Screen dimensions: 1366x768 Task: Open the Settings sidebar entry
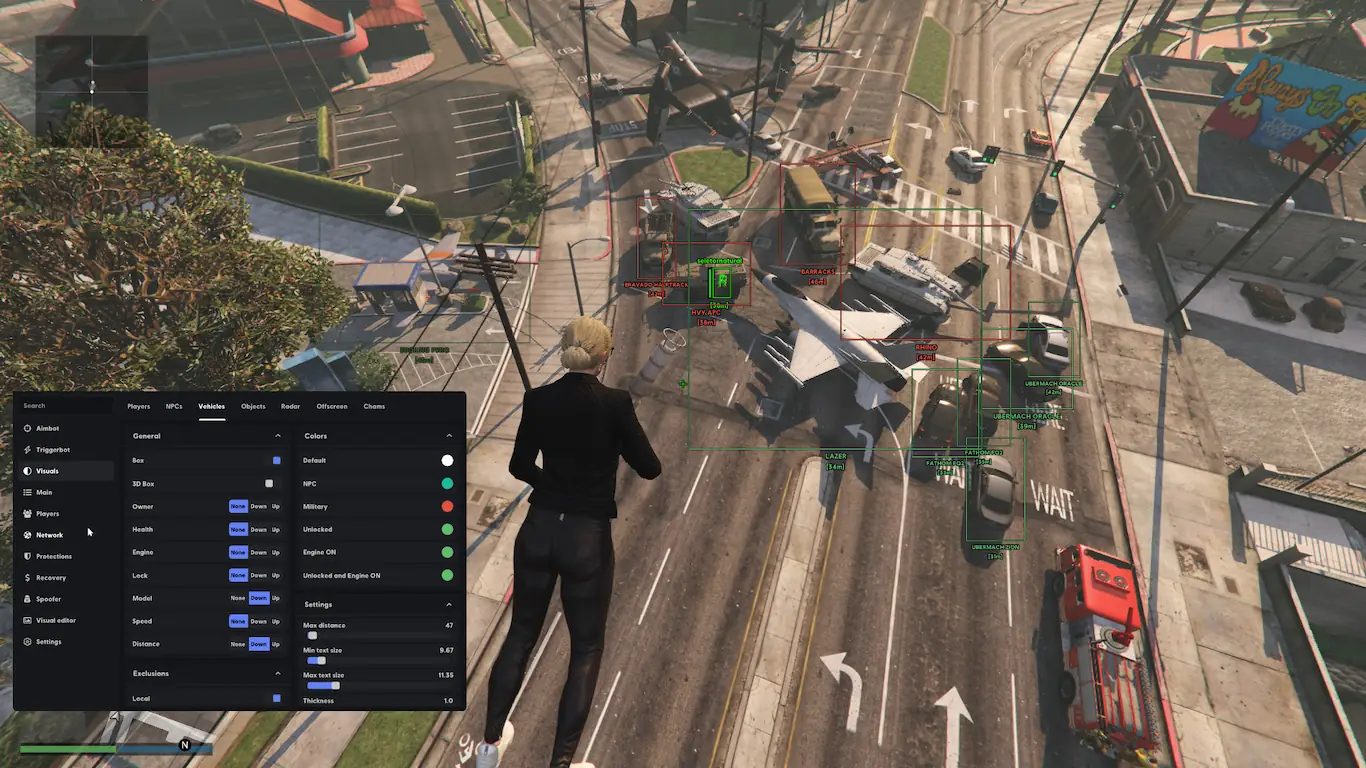coord(48,641)
